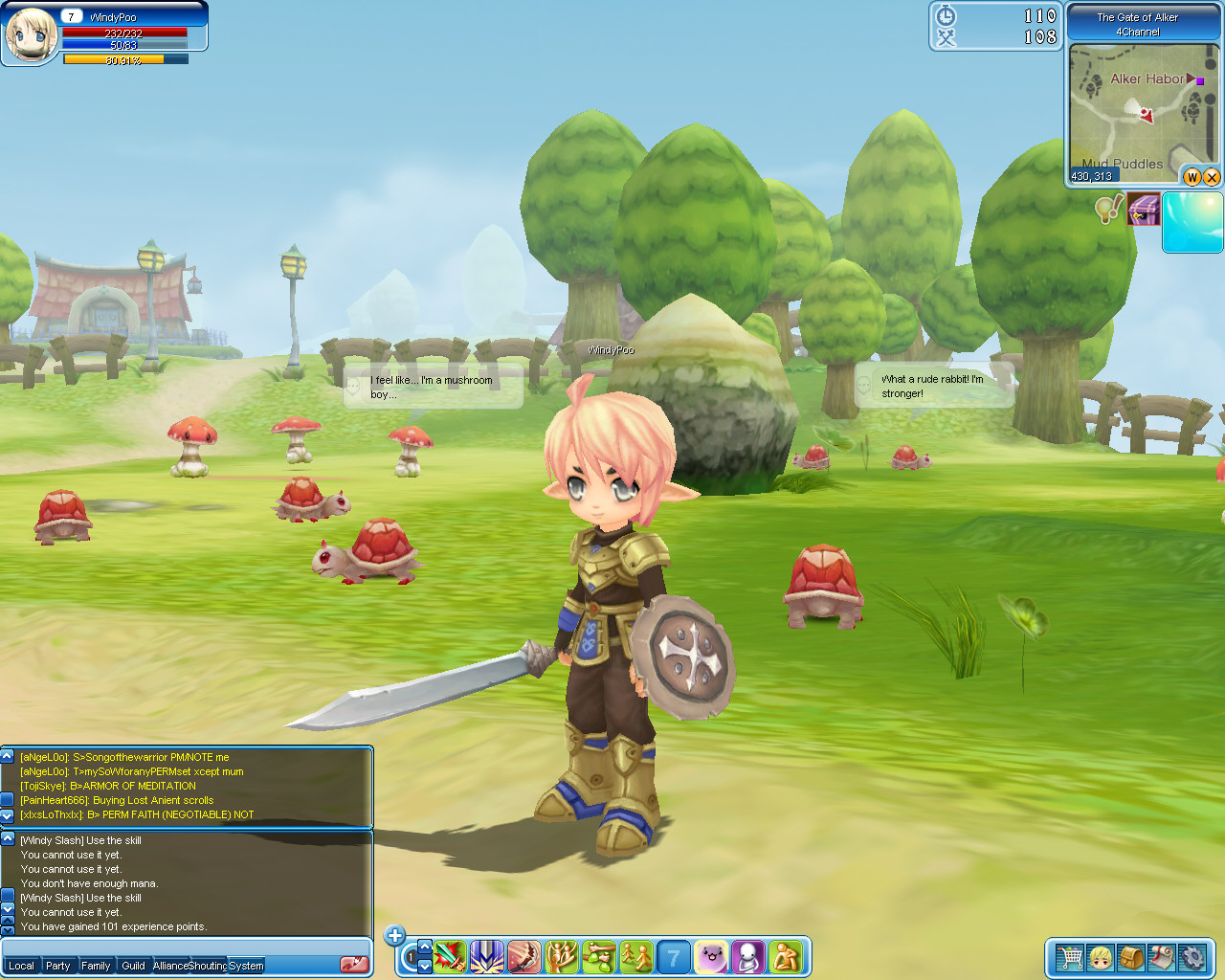Use the downward blade strike skill
Screen dimensions: 1225x980
pyautogui.click(x=486, y=956)
